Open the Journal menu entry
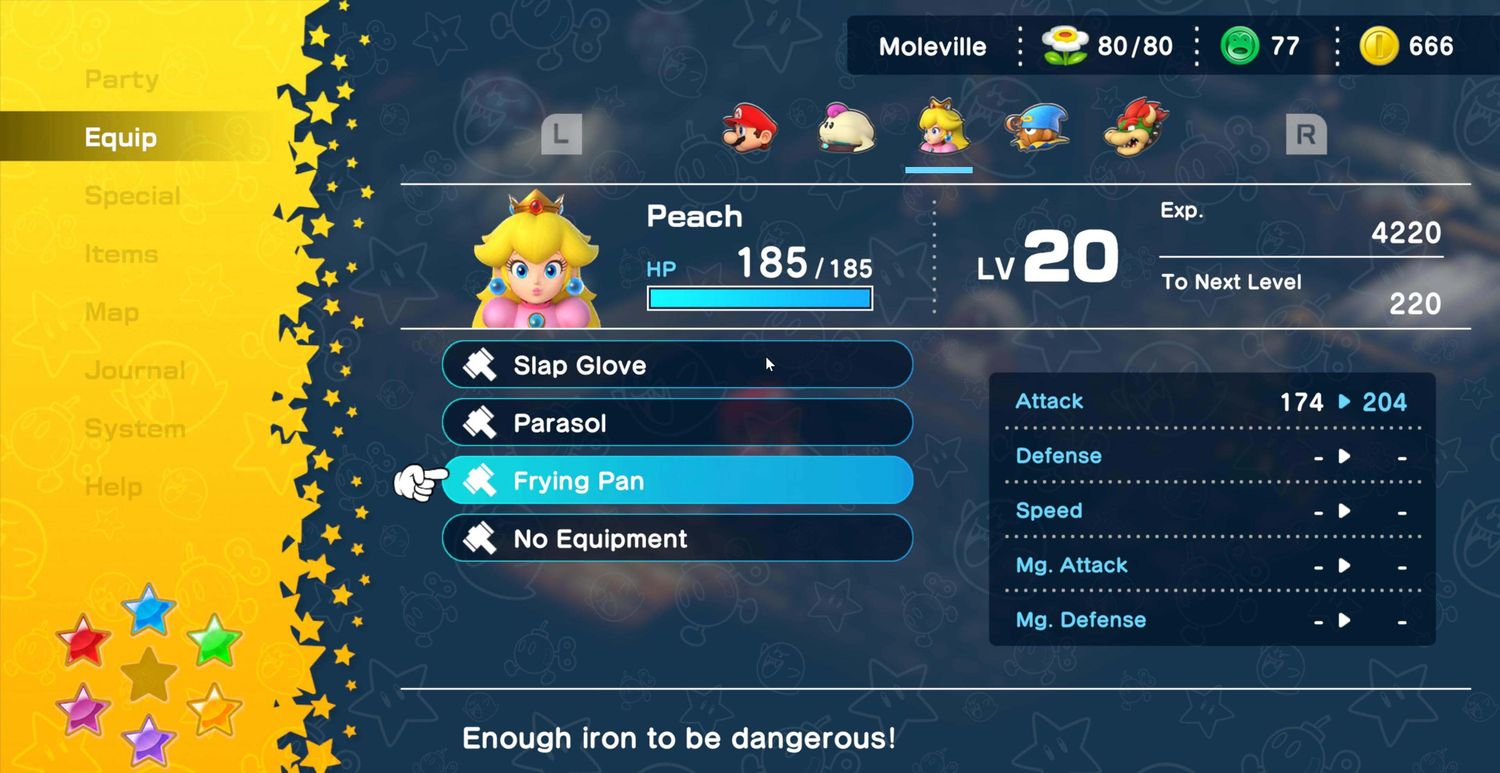Viewport: 1500px width, 773px height. point(135,370)
